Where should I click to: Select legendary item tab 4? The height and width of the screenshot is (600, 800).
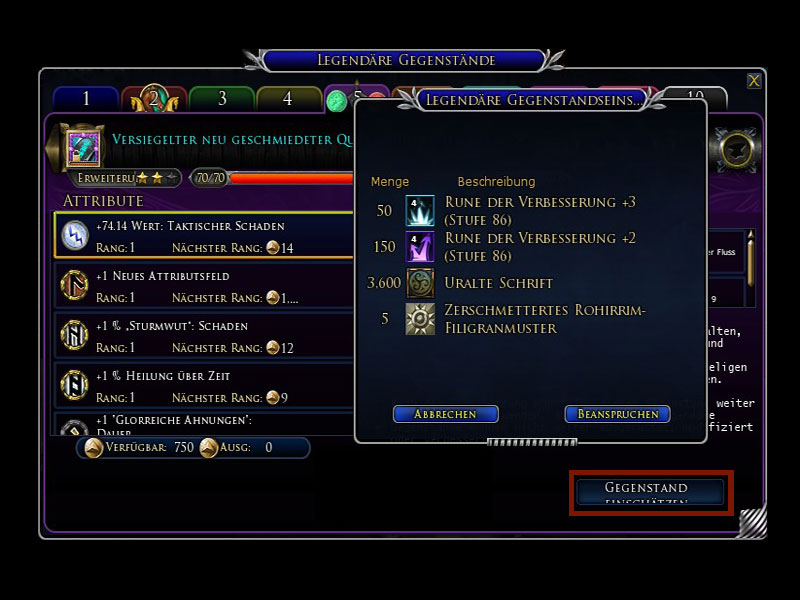[x=288, y=99]
